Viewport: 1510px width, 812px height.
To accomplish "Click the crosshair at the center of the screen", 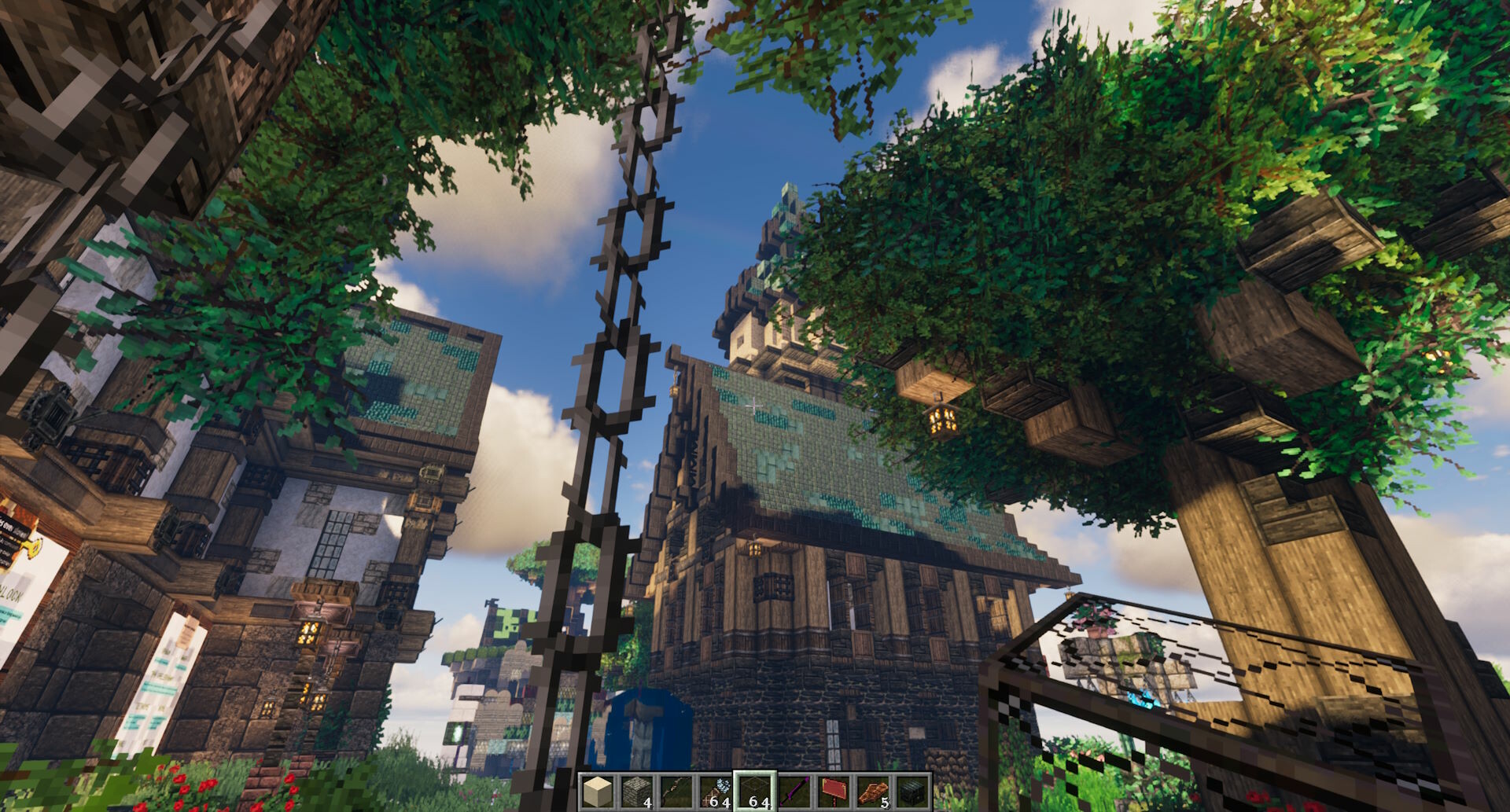I will tap(755, 406).
